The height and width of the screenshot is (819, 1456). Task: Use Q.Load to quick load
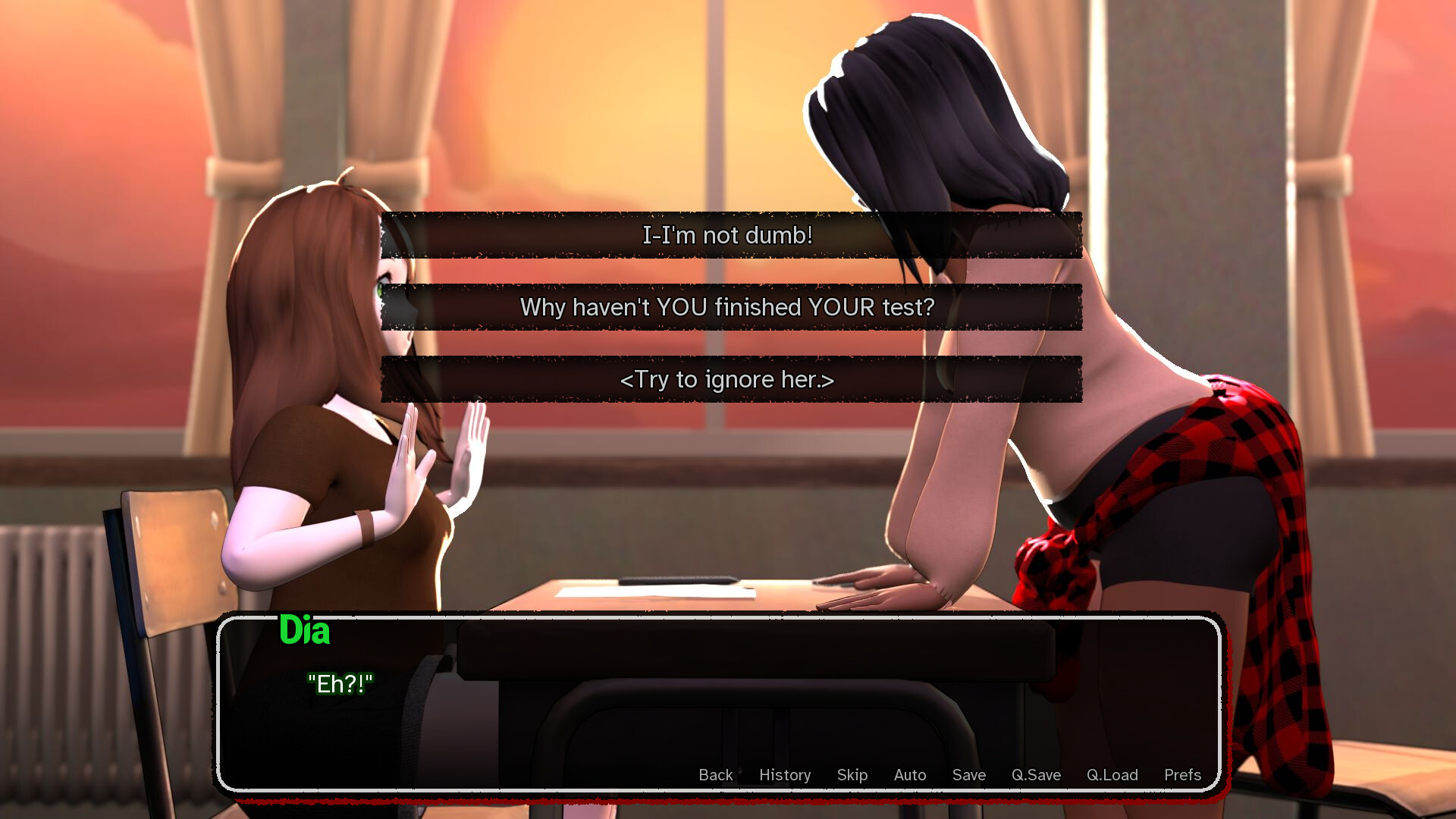[1112, 775]
